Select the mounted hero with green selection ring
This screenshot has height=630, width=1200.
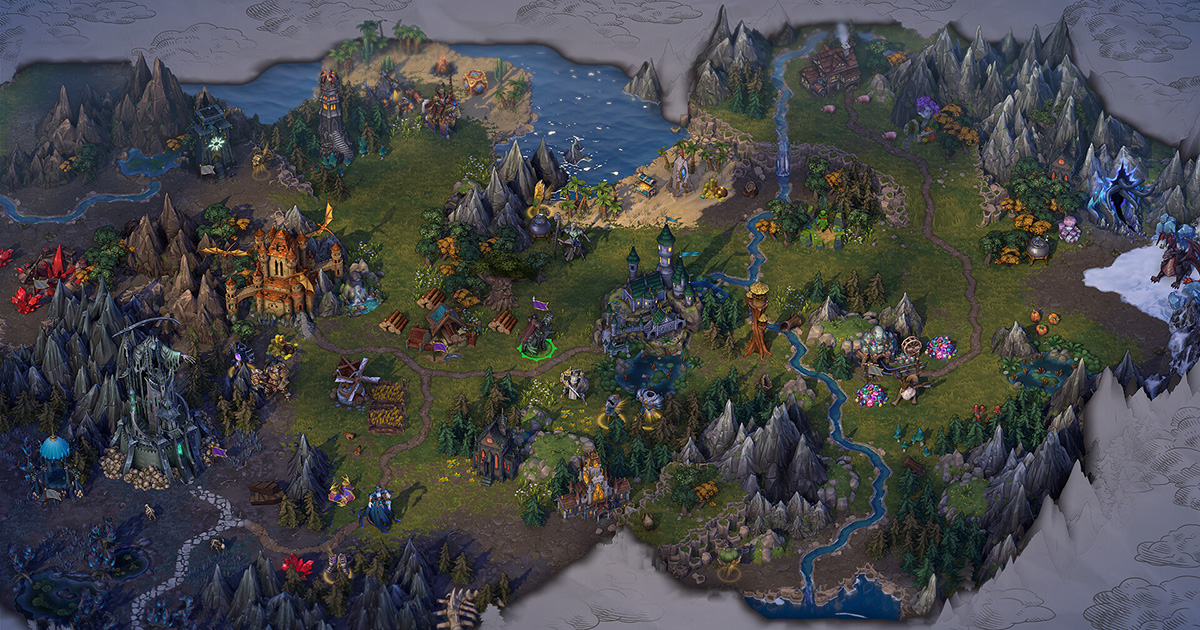click(x=537, y=337)
